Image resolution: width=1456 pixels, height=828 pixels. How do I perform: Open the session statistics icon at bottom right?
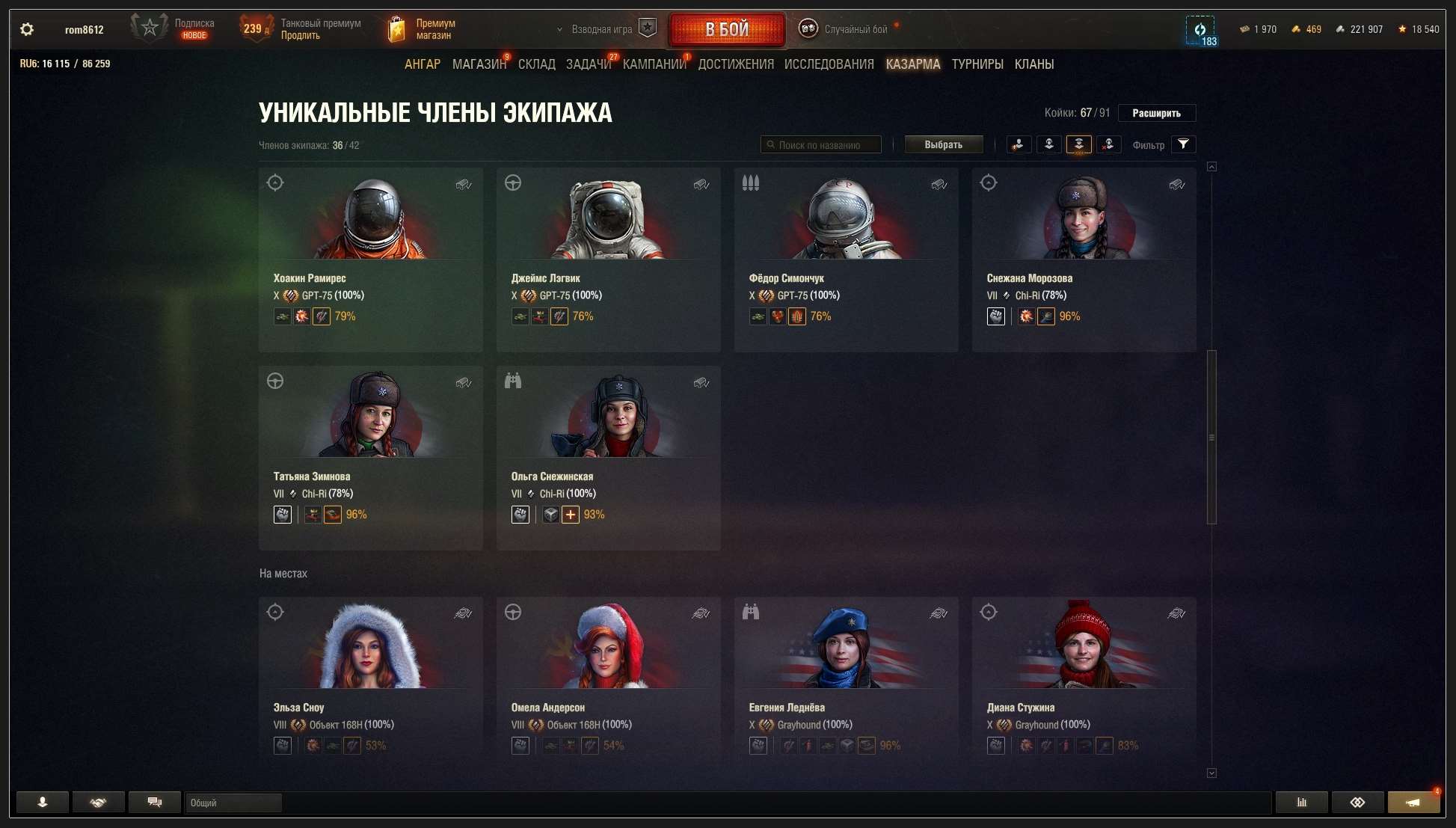coord(1301,802)
